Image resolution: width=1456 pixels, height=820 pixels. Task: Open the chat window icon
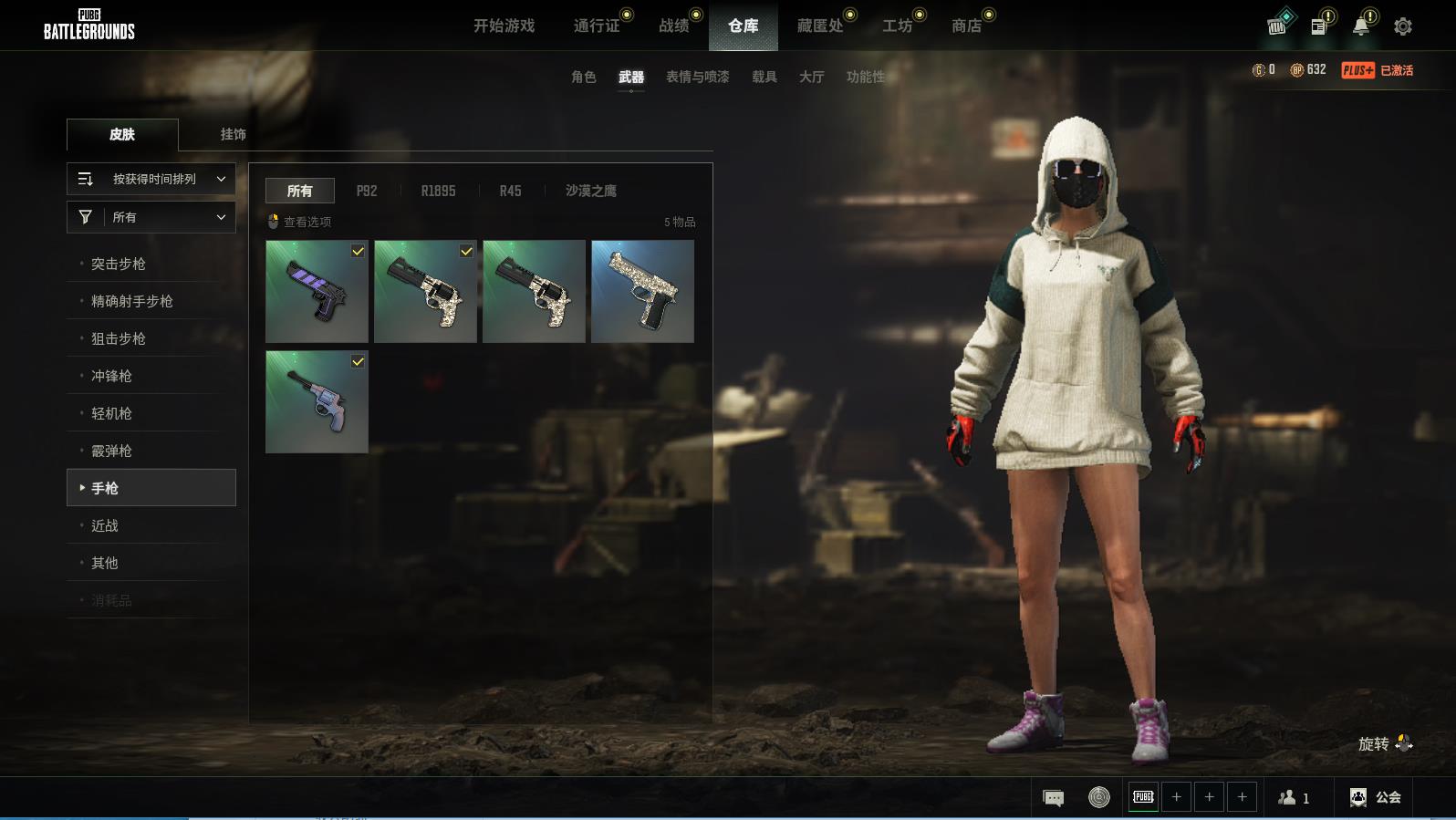click(1053, 798)
